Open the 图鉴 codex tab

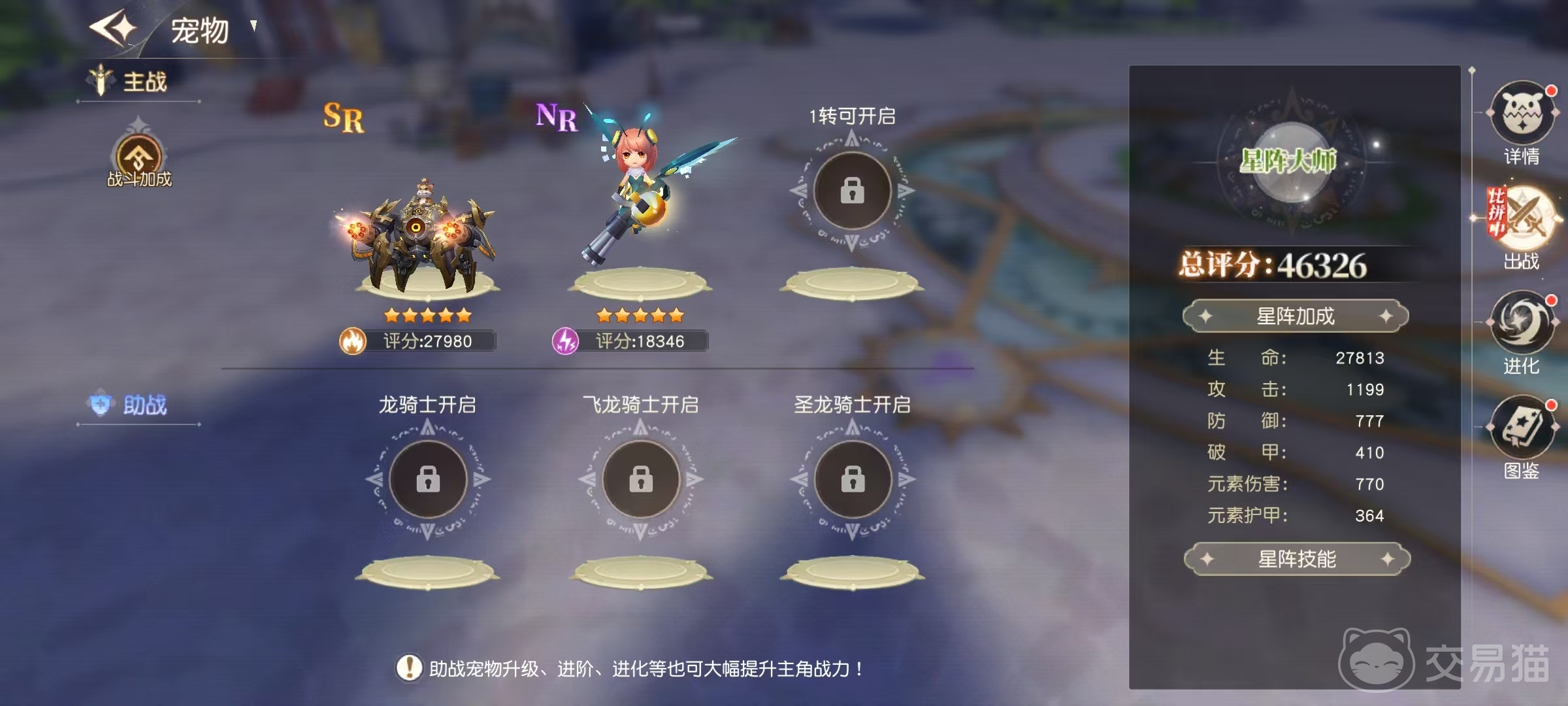[x=1522, y=429]
